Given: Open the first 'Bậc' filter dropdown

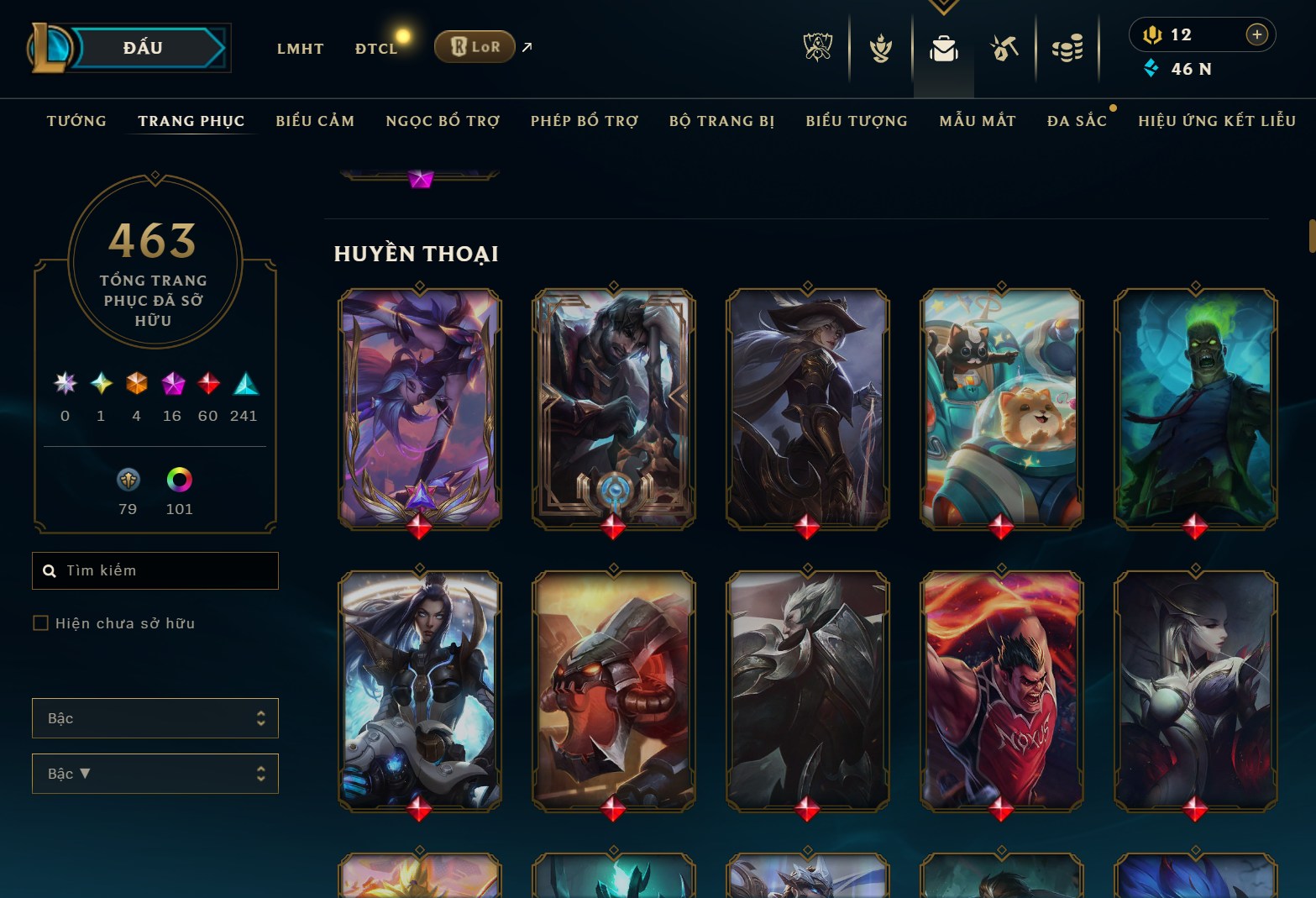Looking at the screenshot, I should pos(155,718).
